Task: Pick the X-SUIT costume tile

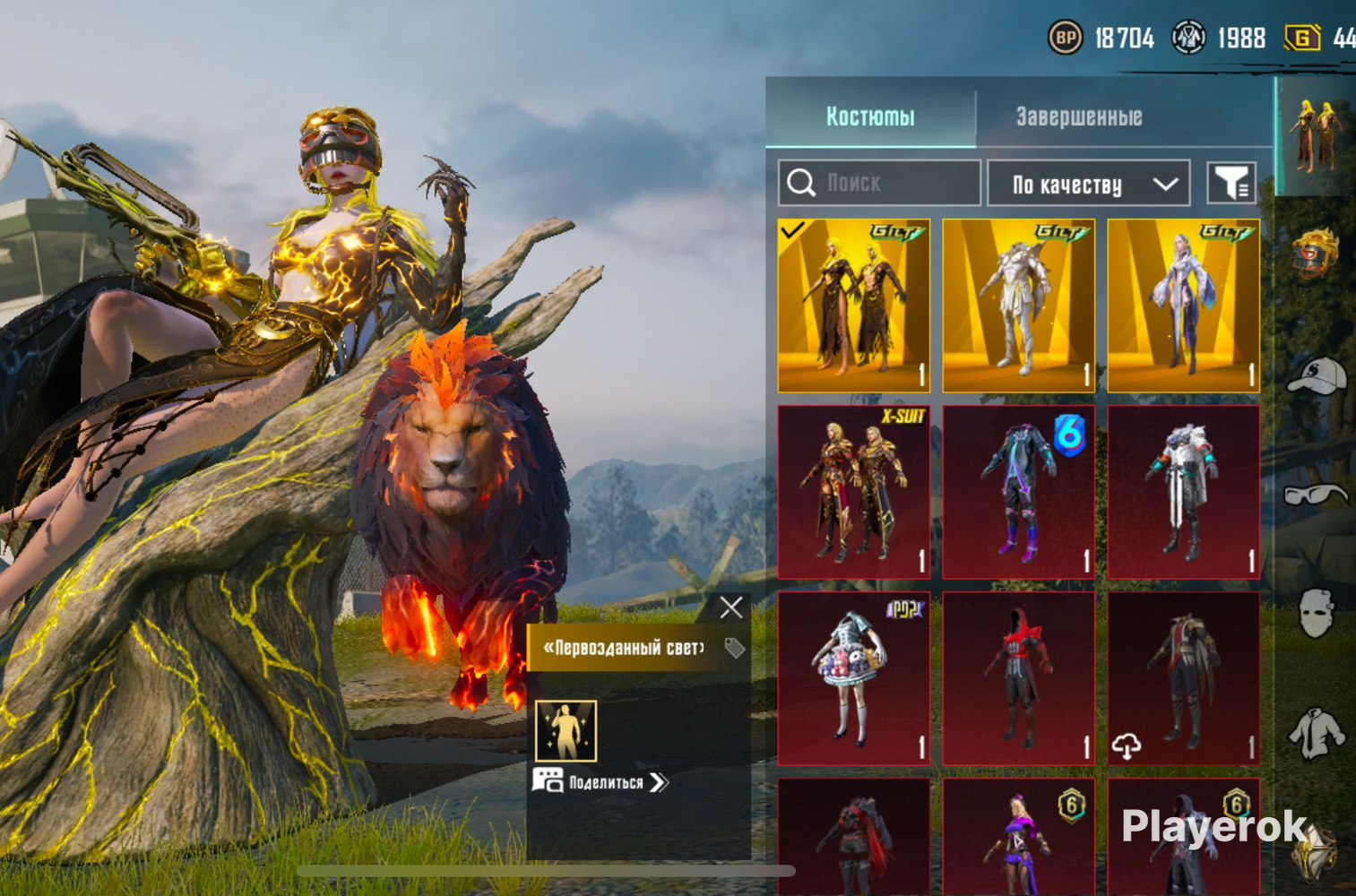Action: [x=853, y=491]
